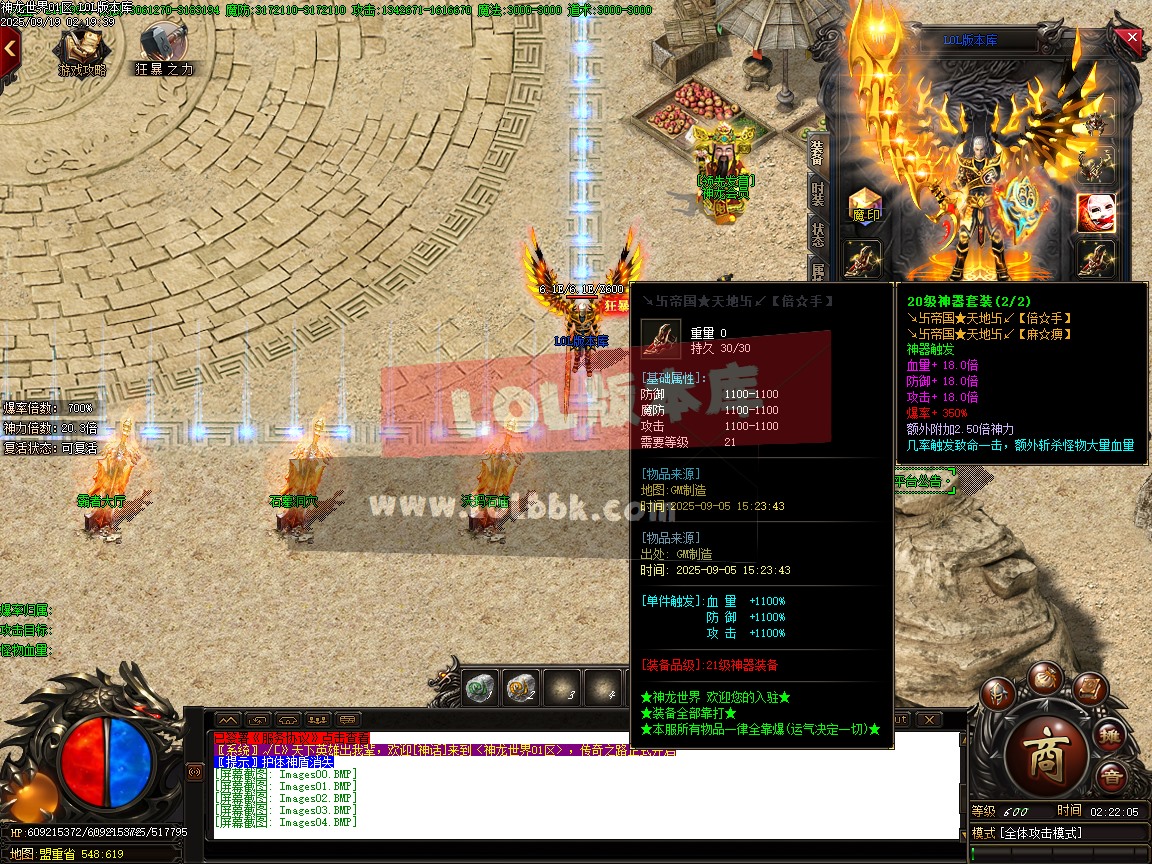The width and height of the screenshot is (1152, 864).
Task: Switch to the 时装 fashion tab
Action: coord(817,194)
